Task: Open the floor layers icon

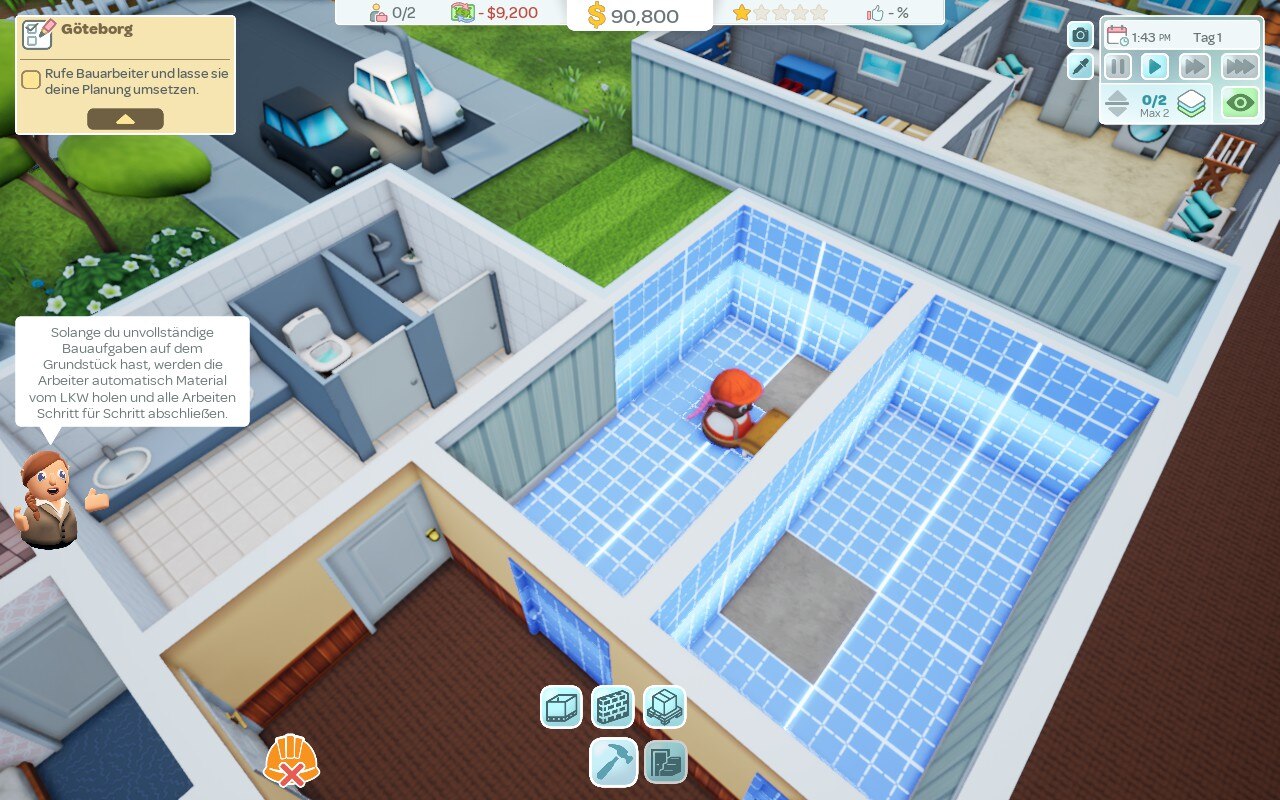Action: click(x=1191, y=103)
